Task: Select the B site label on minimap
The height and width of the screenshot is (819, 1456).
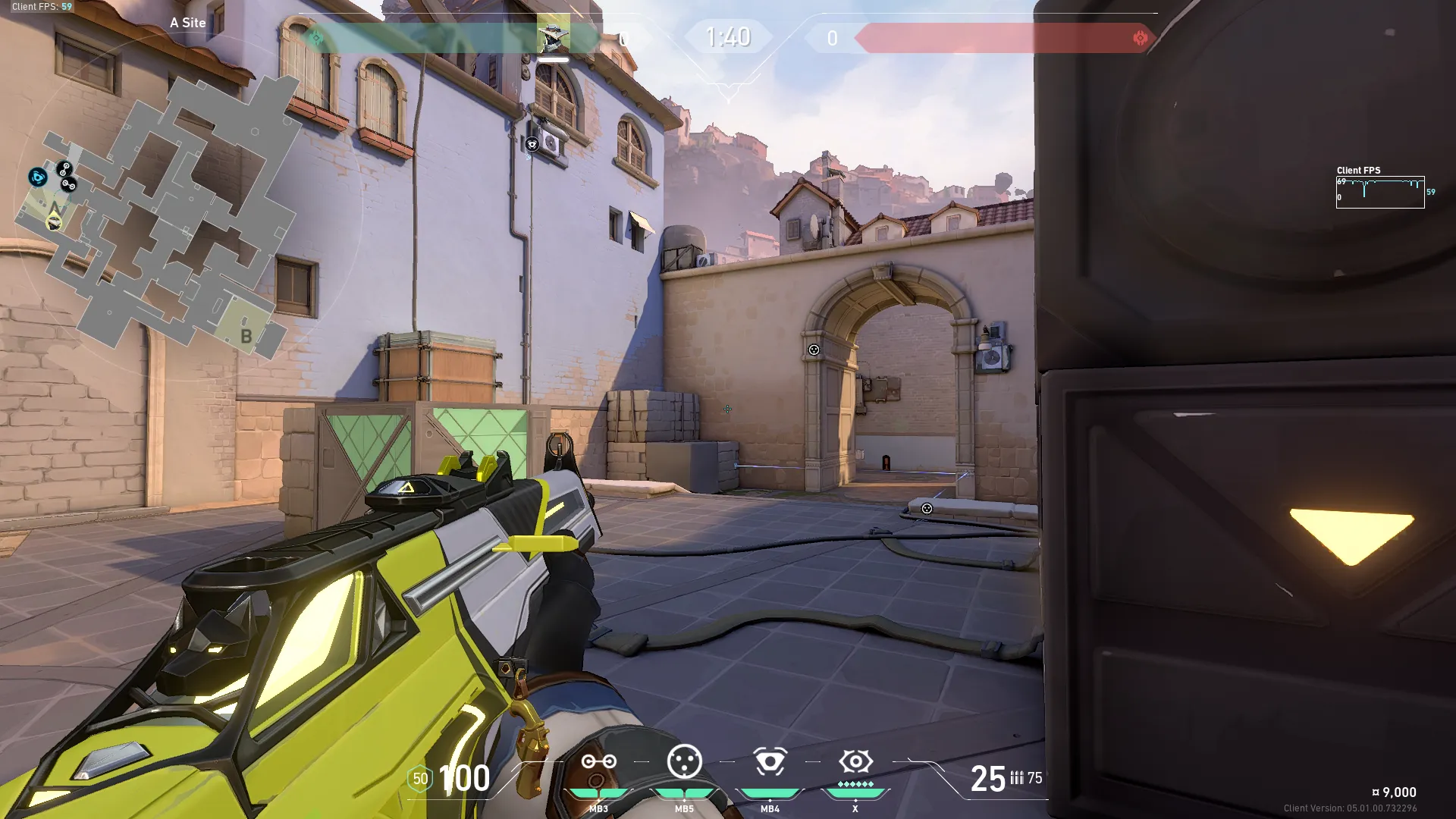Action: 246,336
